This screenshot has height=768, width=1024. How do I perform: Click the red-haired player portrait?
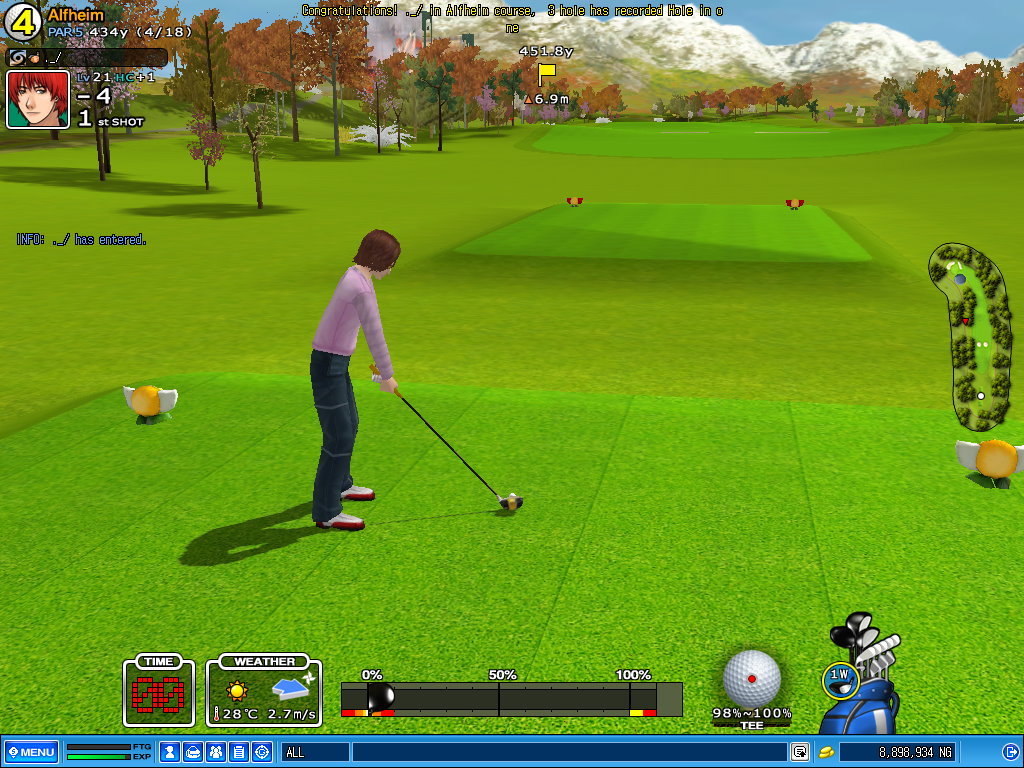click(38, 99)
